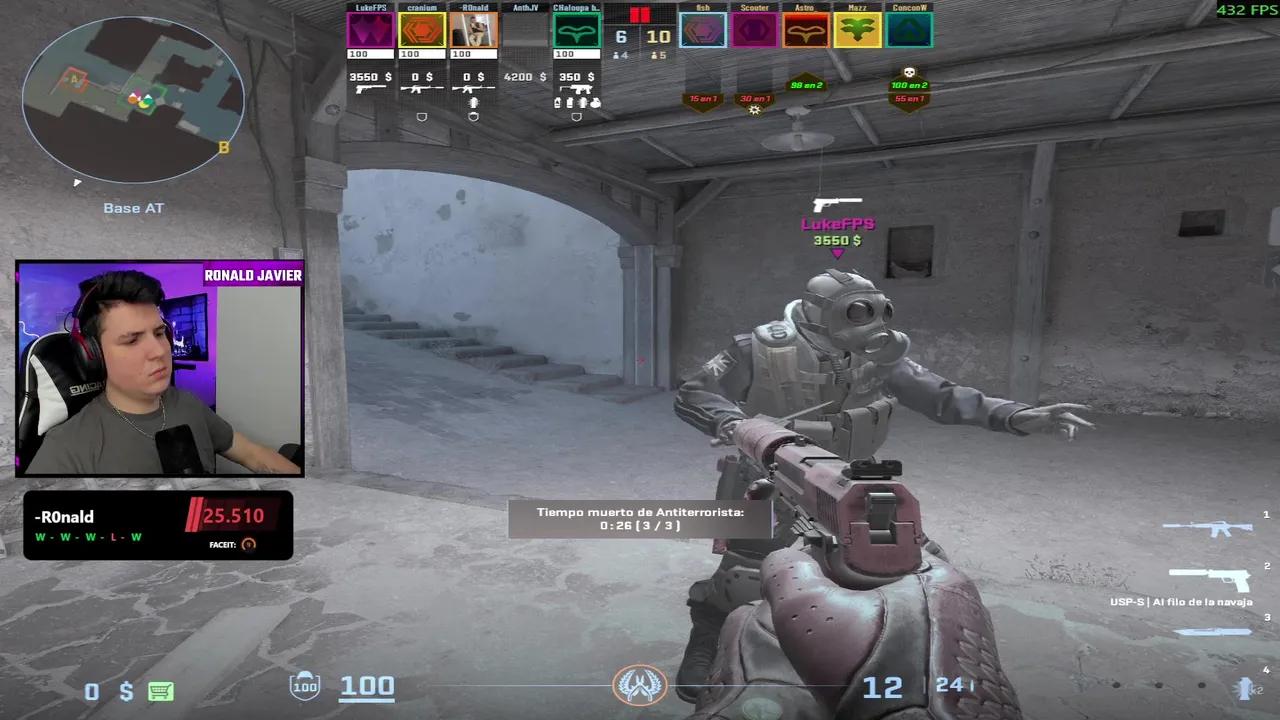Image resolution: width=1280 pixels, height=720 pixels.
Task: Click the health bar showing 100
Action: [367, 686]
